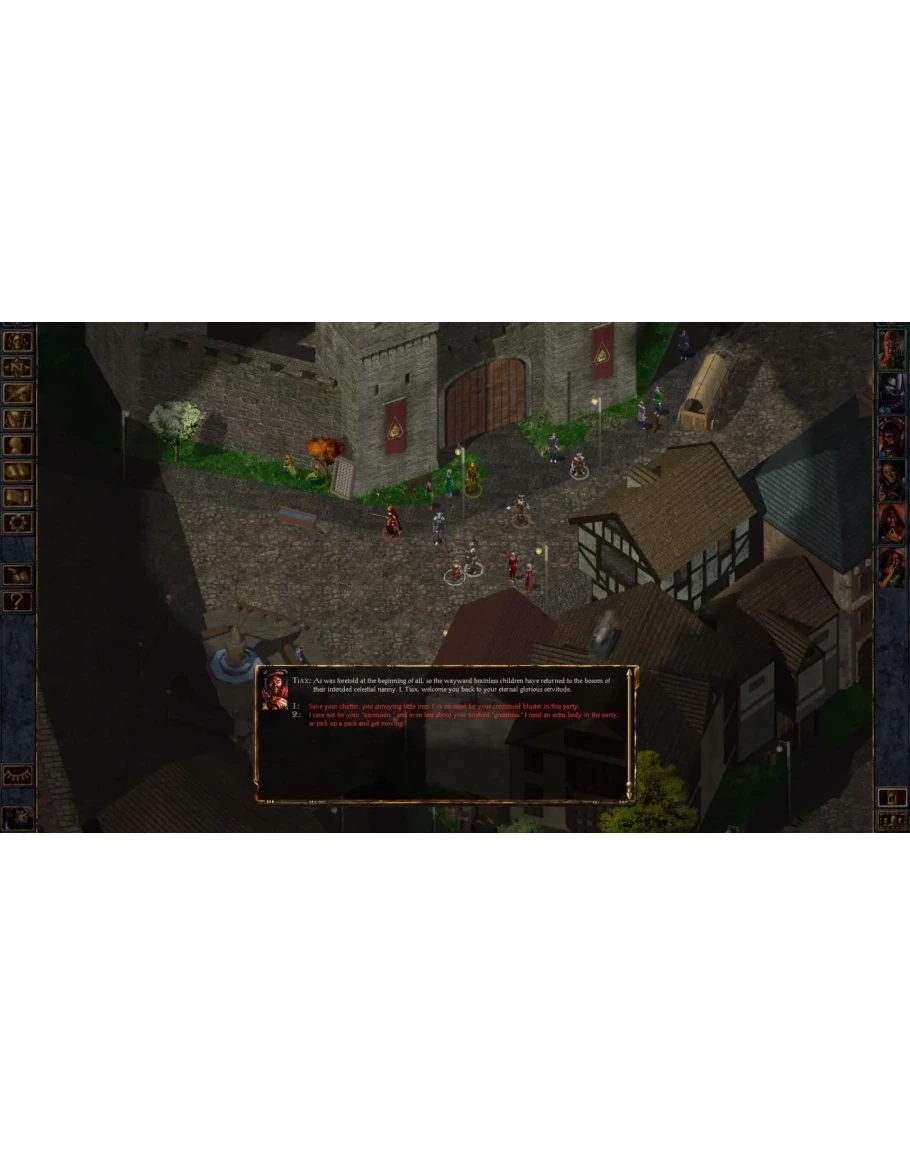Click the dialogue box scrollbar
This screenshot has width=910, height=1155.
629,733
